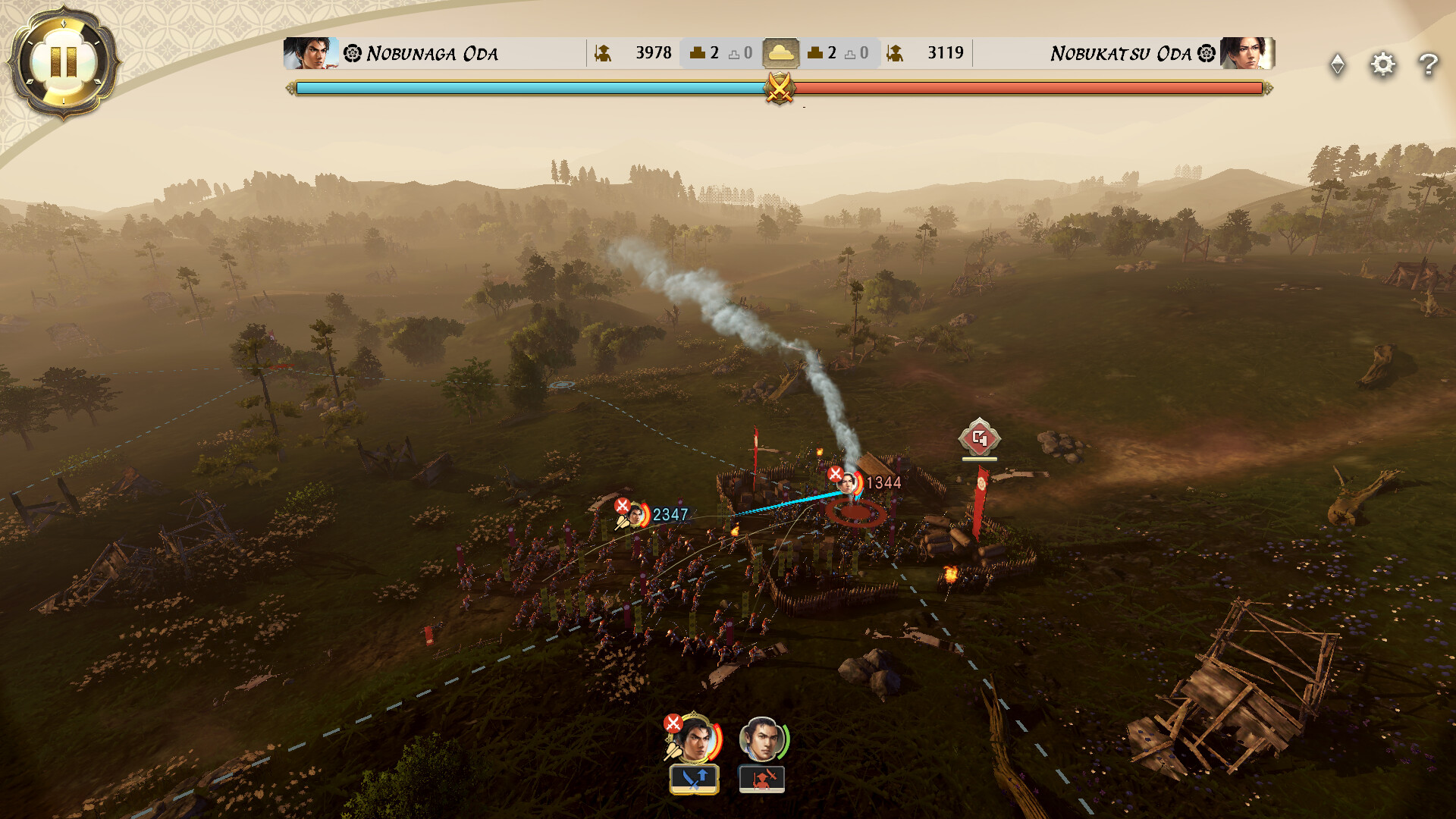1456x819 pixels.
Task: Click the help question mark icon
Action: [x=1429, y=65]
